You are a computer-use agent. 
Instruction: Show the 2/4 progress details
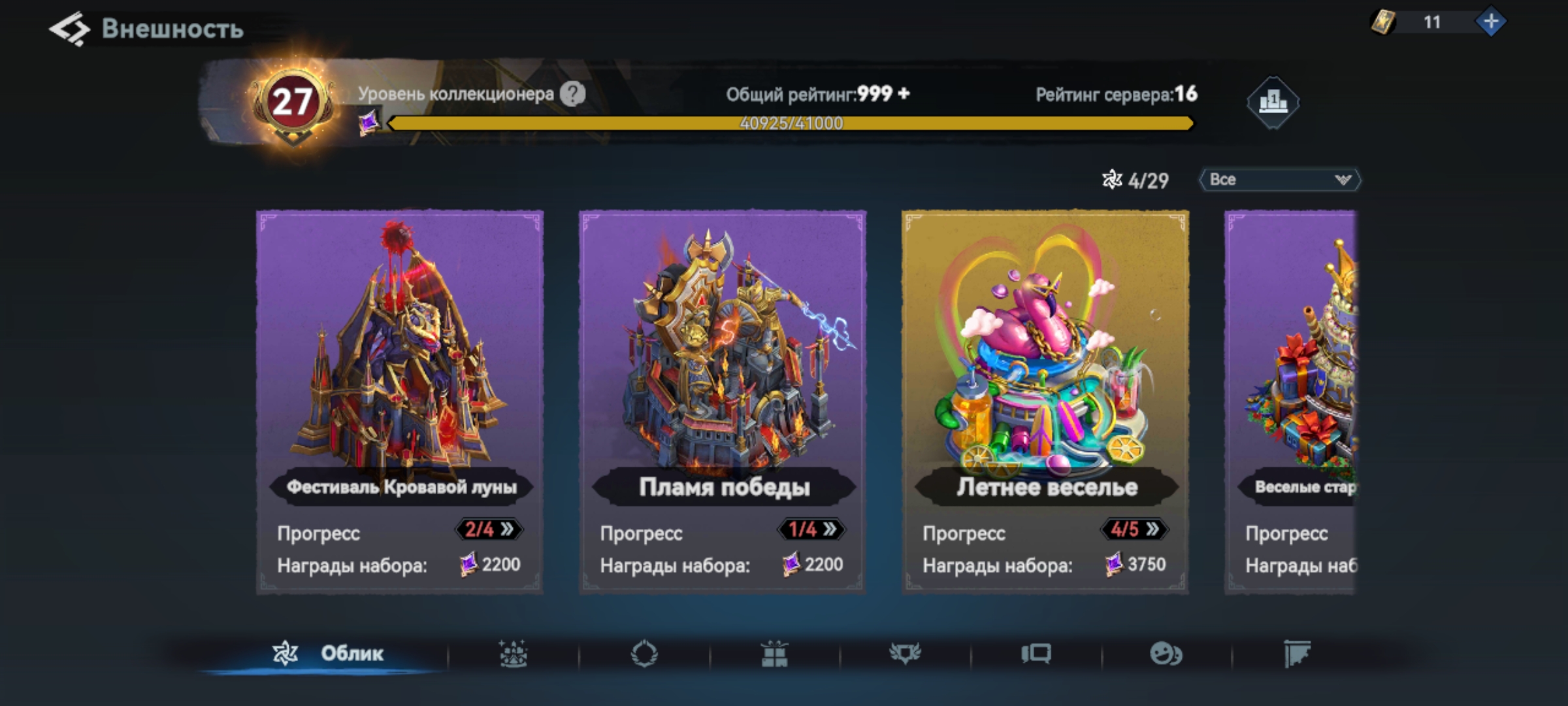[489, 529]
